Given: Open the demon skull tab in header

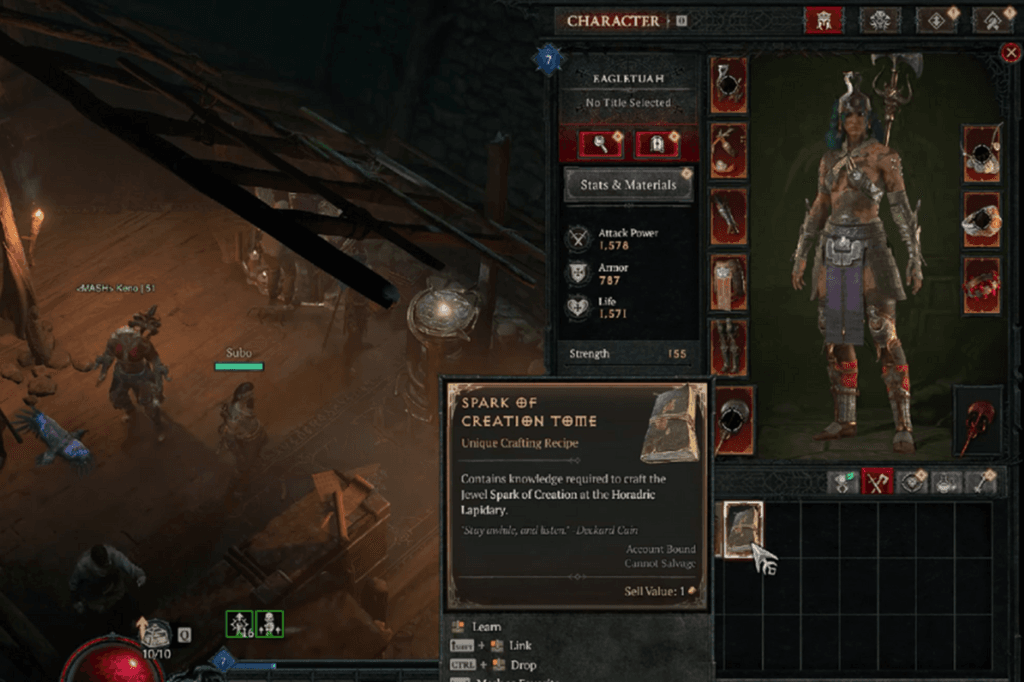Looking at the screenshot, I should [x=880, y=20].
